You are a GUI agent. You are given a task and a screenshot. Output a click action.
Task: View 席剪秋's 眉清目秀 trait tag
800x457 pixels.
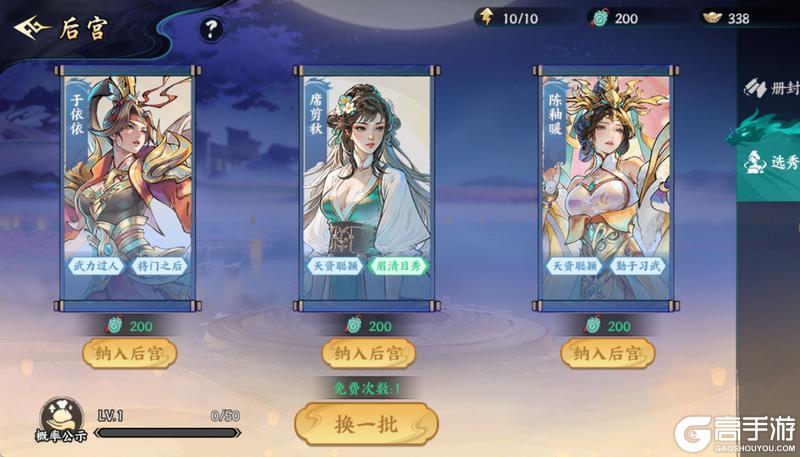coord(397,266)
